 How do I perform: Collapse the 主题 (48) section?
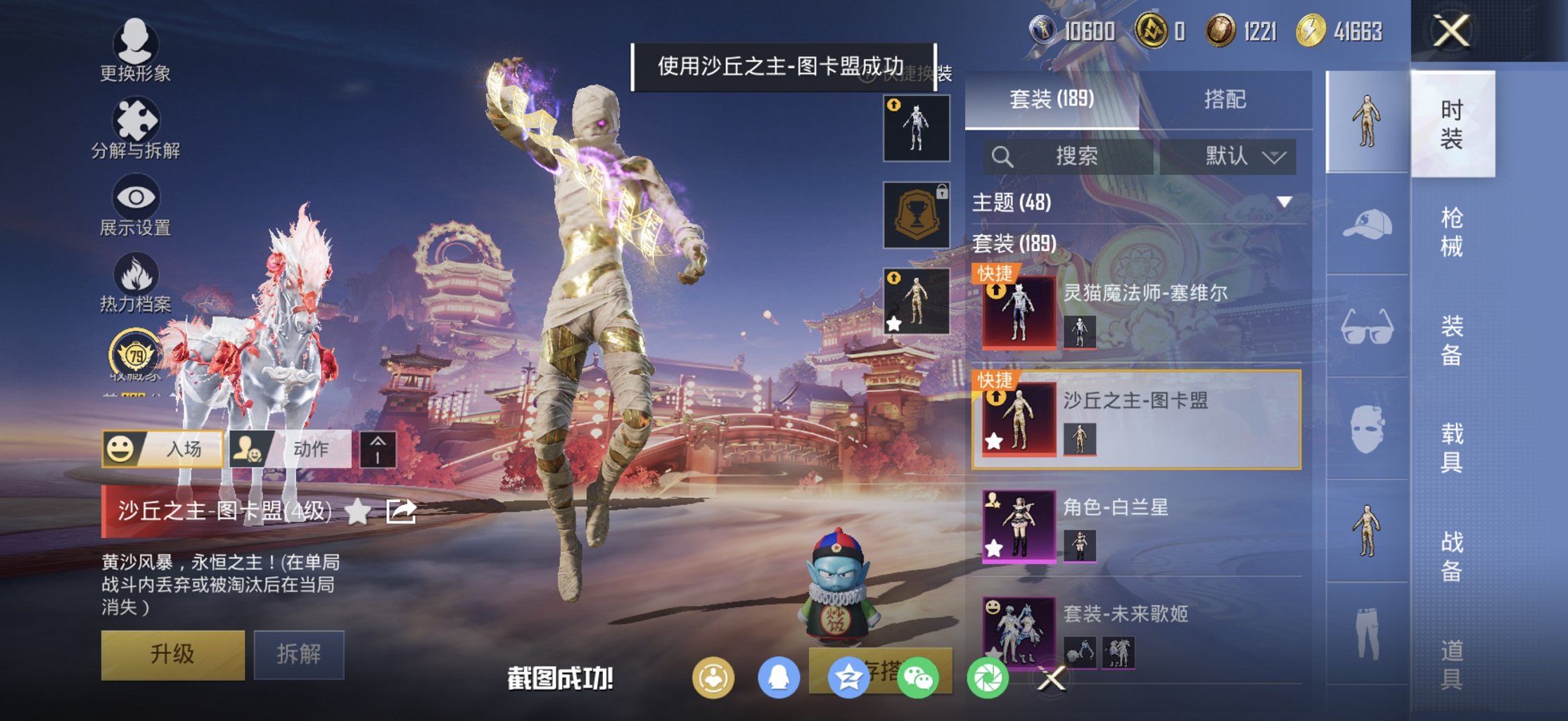(x=1286, y=200)
